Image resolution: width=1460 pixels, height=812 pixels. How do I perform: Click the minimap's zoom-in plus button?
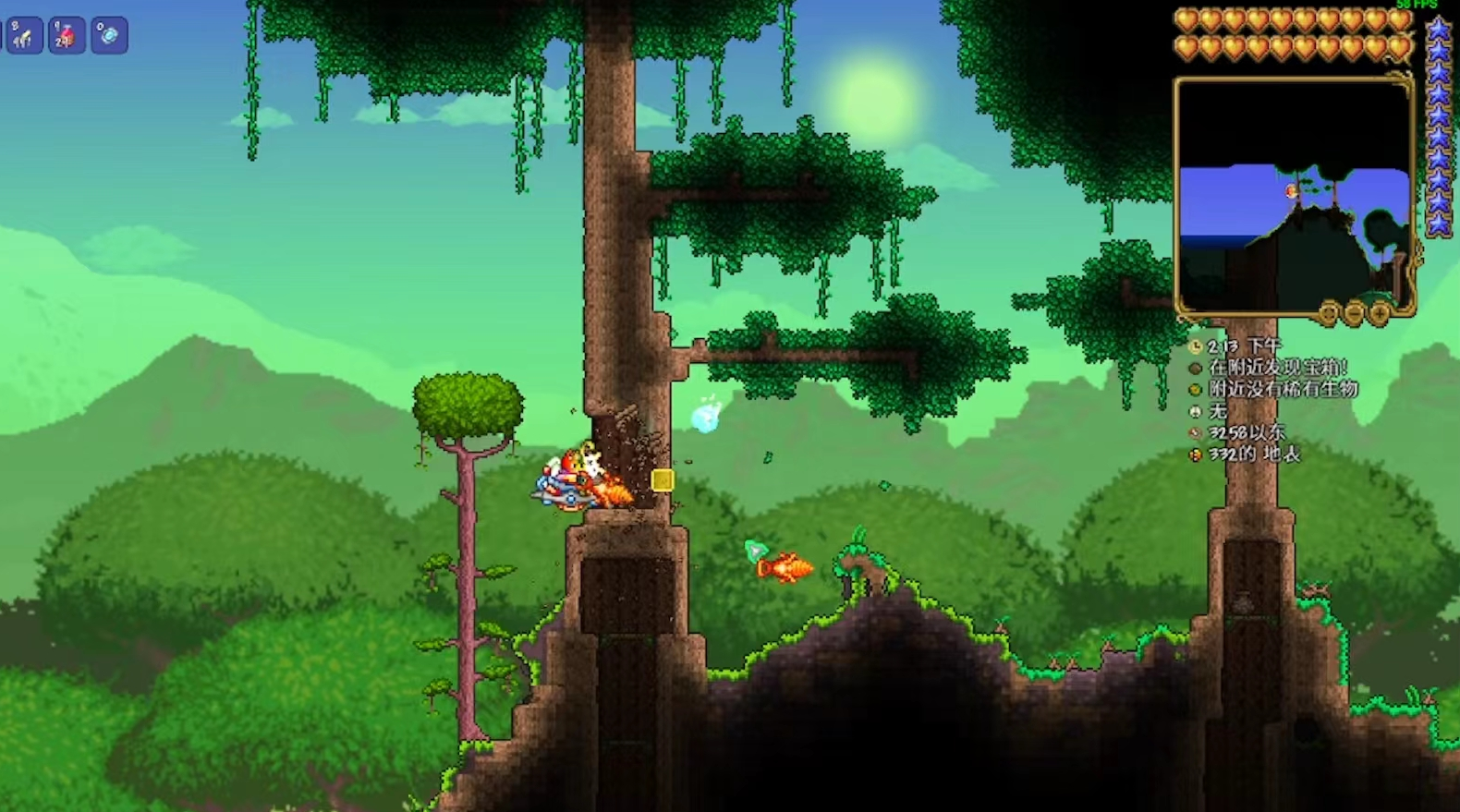[1379, 314]
